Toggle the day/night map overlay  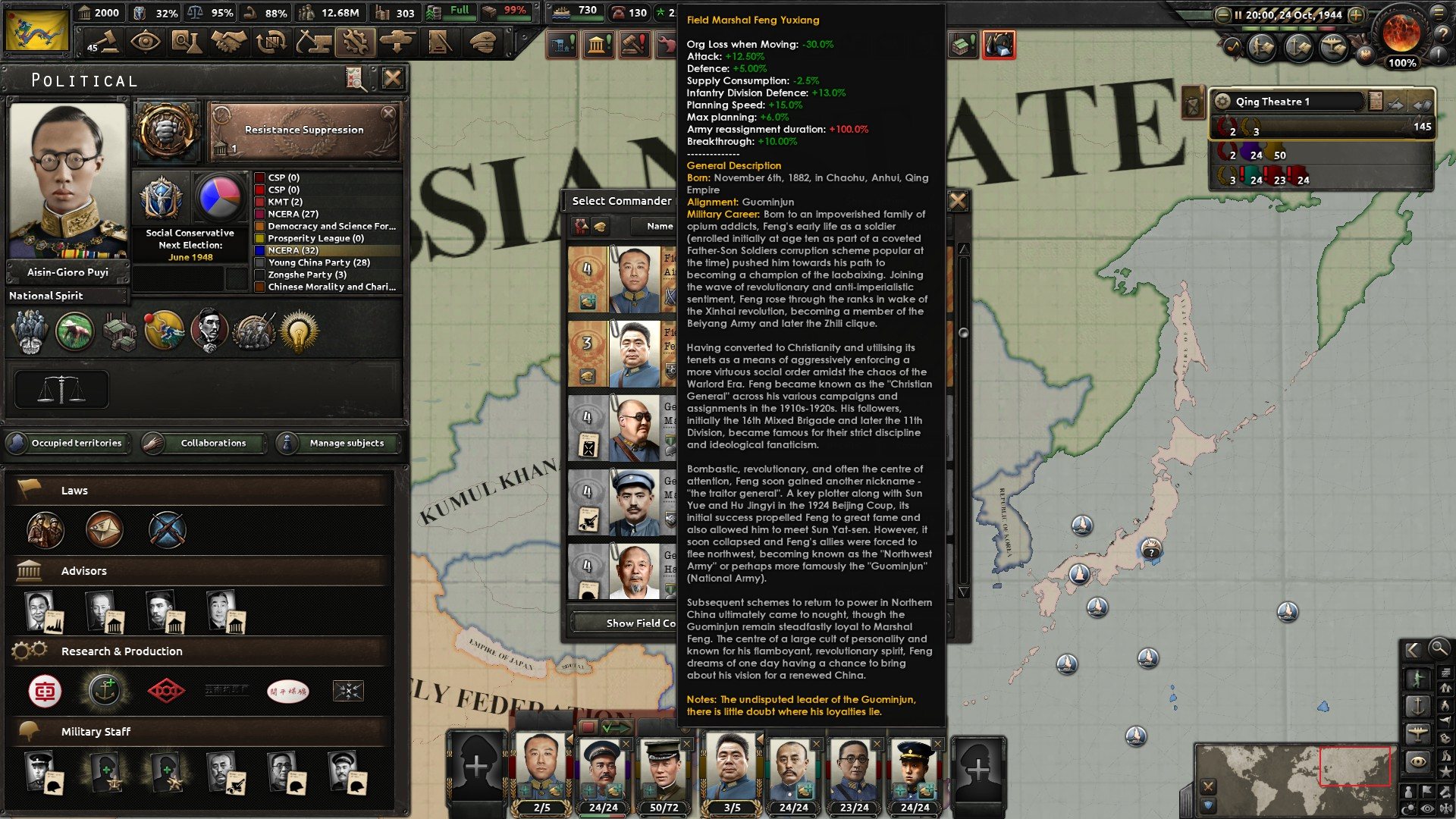coord(1407,807)
